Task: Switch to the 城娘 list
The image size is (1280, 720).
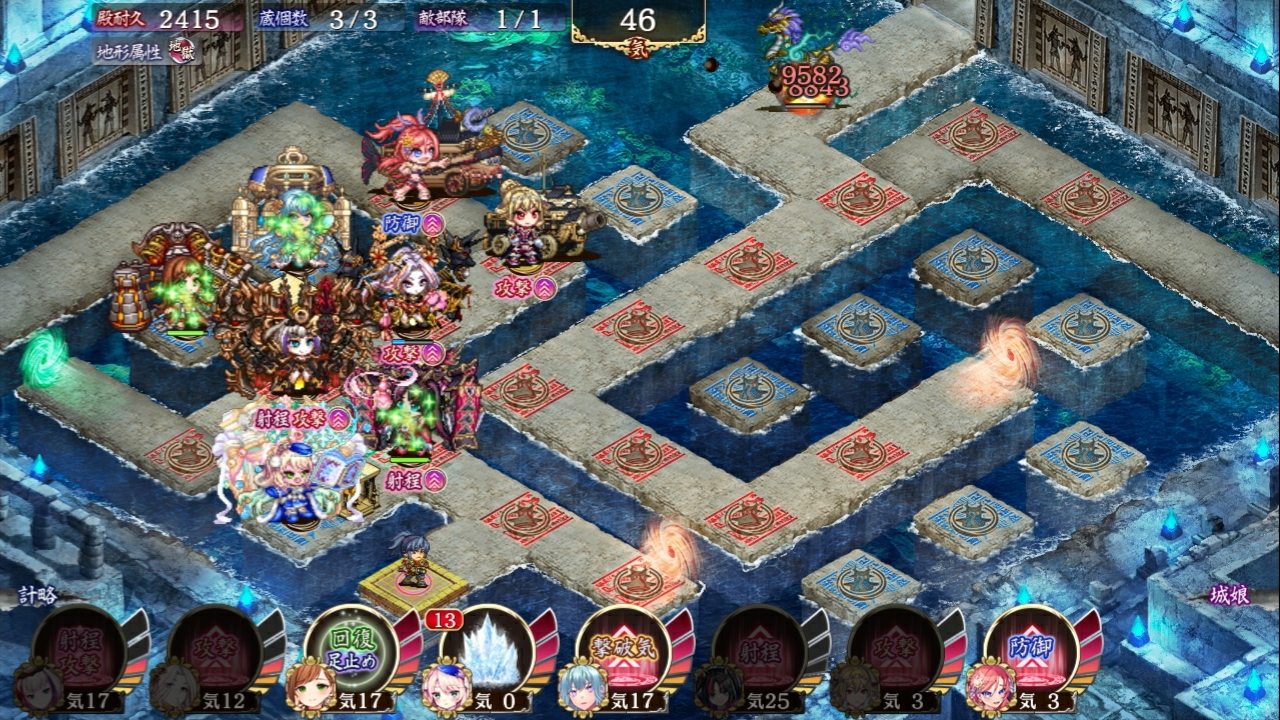Action: pyautogui.click(x=1226, y=596)
